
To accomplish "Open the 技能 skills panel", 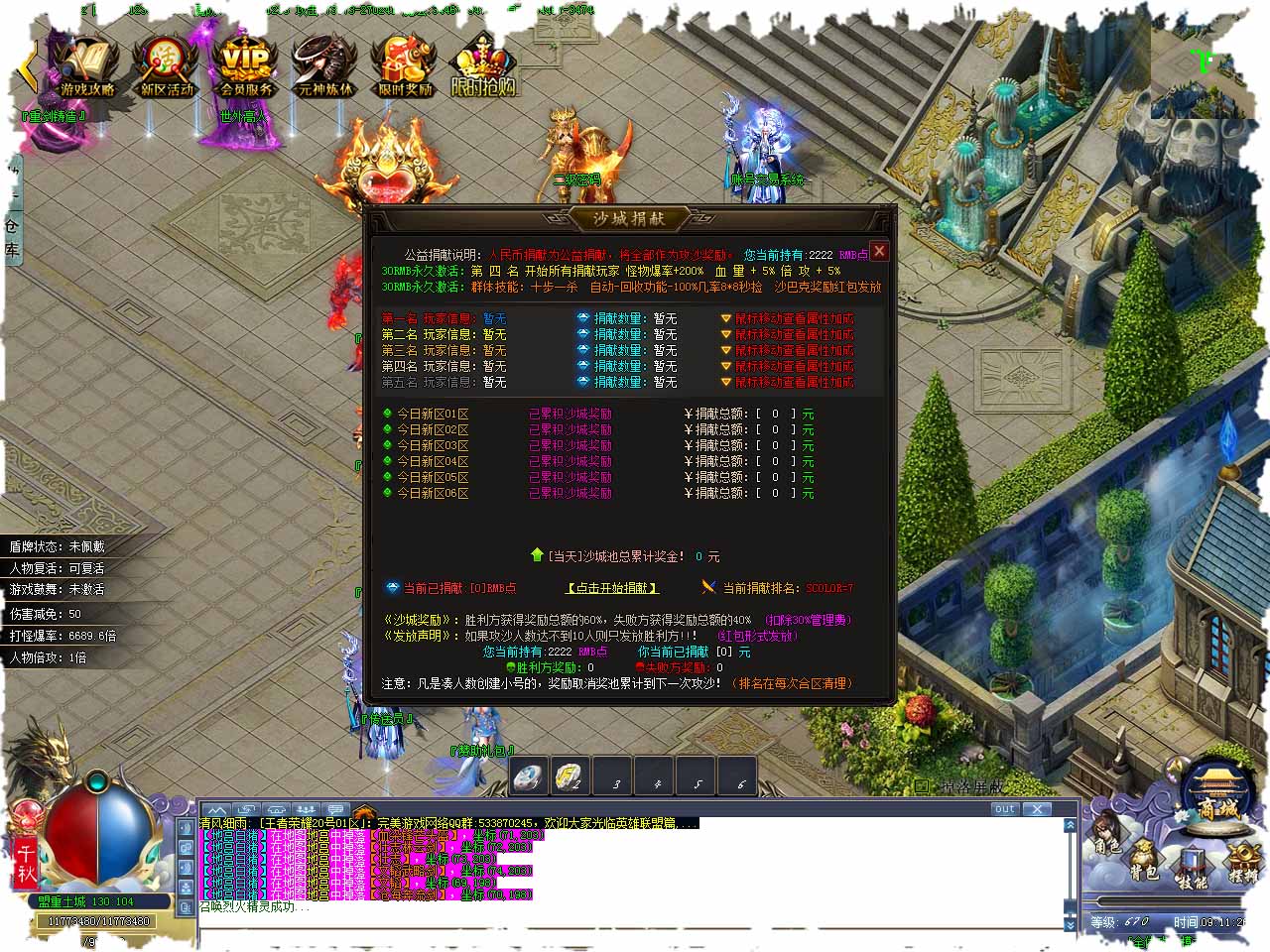I will point(1192,870).
